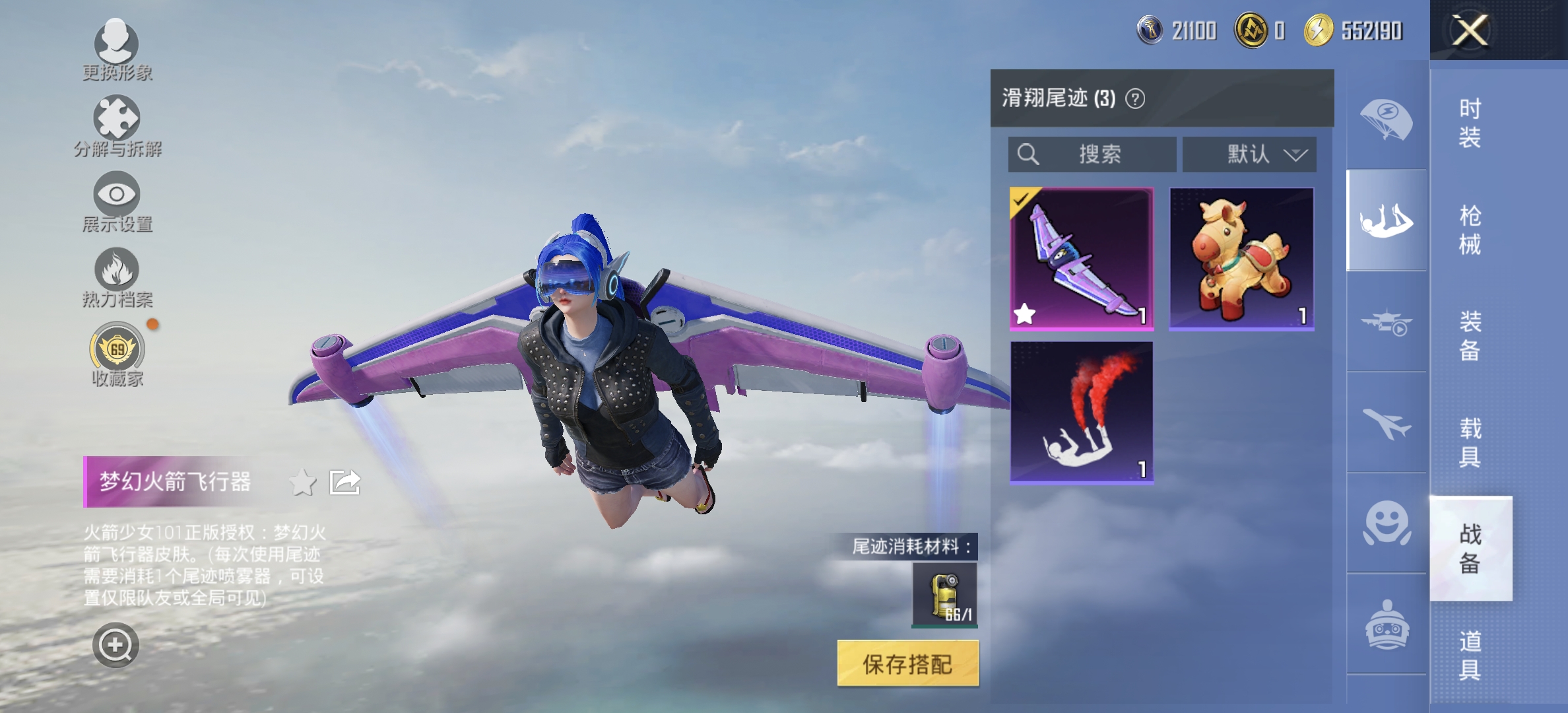1568x713 pixels.
Task: Click the 搜索 search input field
Action: 1092,154
